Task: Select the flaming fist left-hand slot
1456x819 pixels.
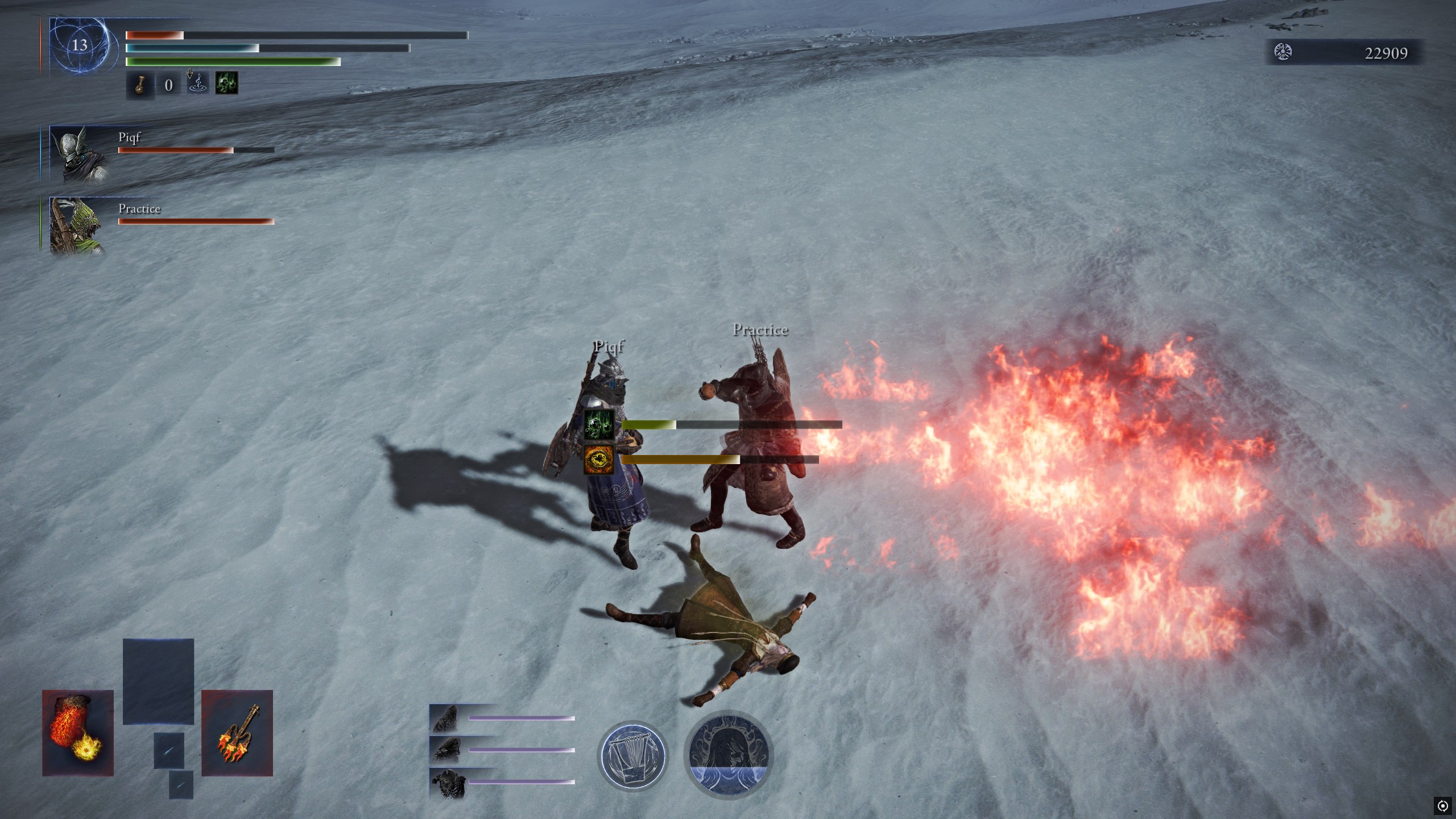Action: click(x=78, y=733)
